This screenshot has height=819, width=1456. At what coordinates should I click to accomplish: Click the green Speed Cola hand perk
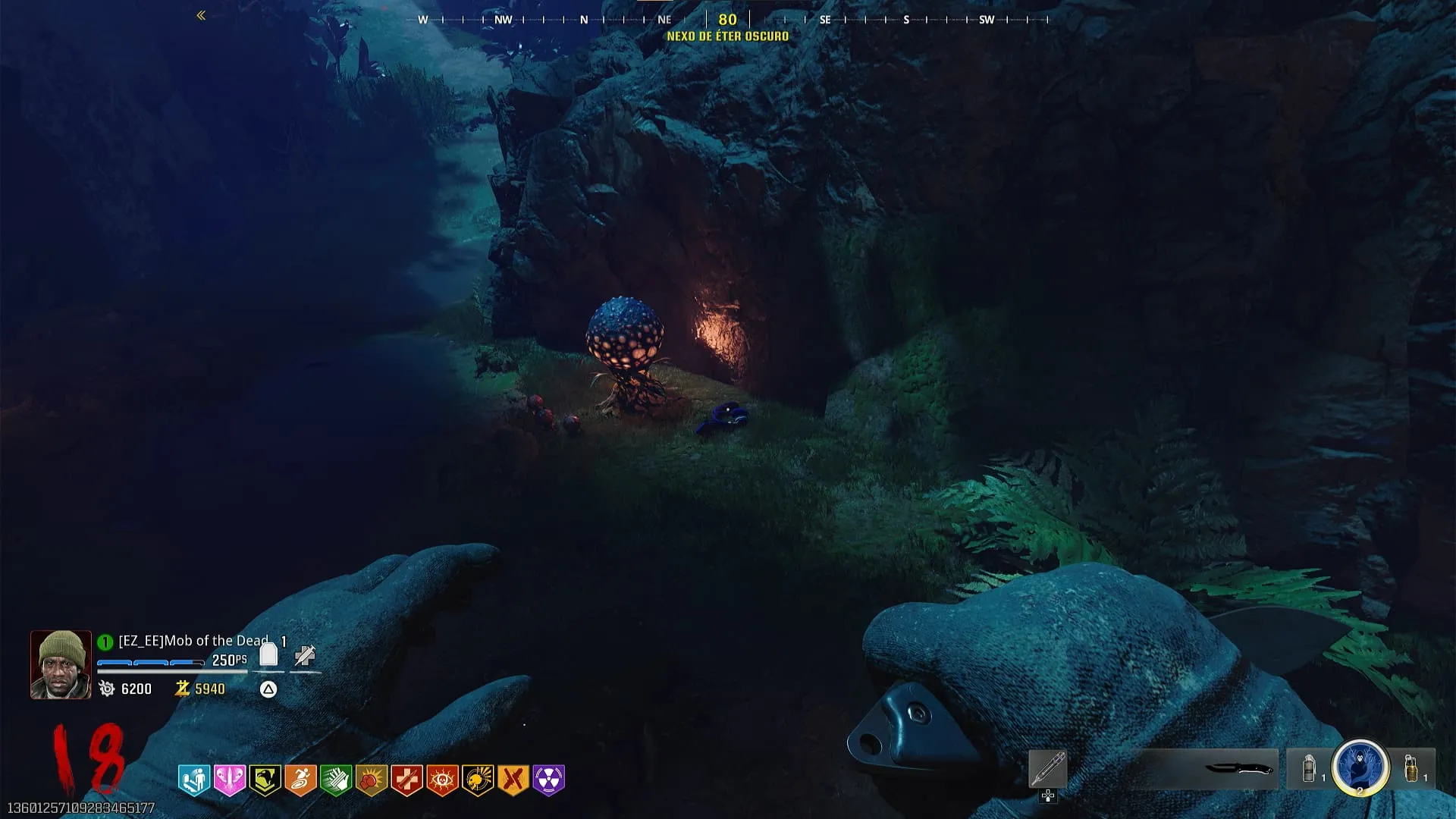tap(336, 780)
